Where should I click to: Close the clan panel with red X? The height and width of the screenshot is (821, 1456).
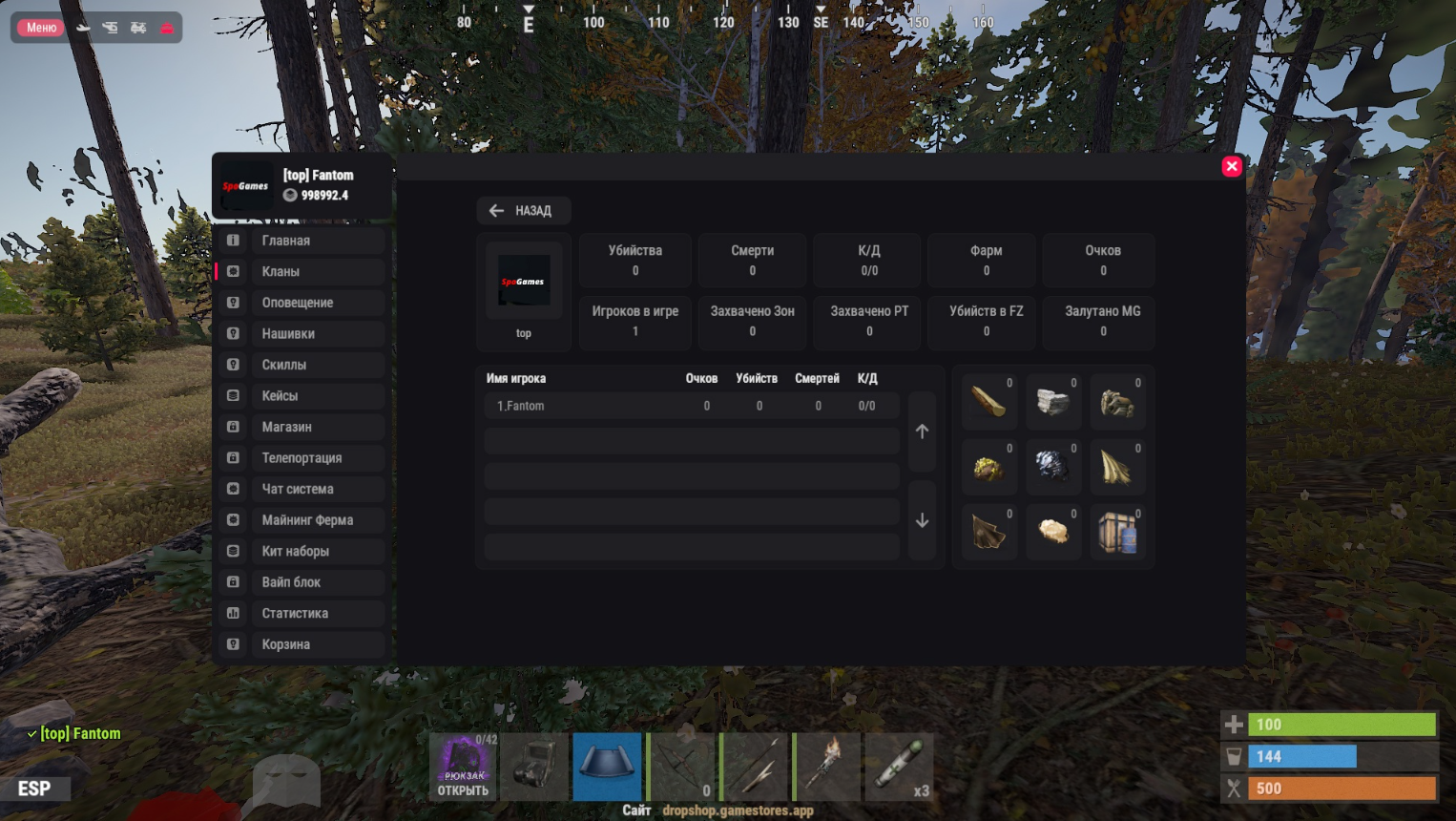(x=1232, y=166)
